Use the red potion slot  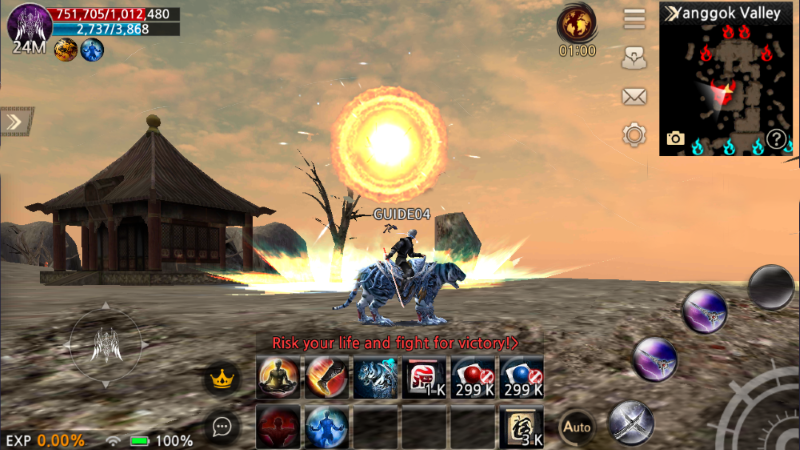click(x=473, y=378)
